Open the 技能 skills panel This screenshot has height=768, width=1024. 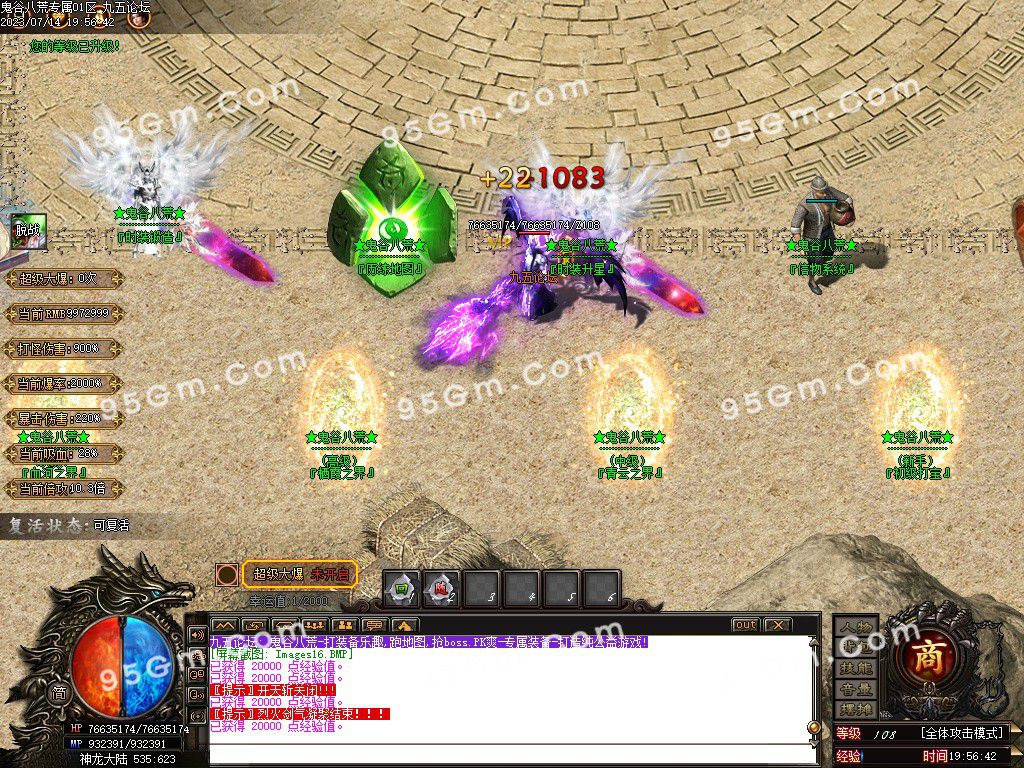pos(856,668)
